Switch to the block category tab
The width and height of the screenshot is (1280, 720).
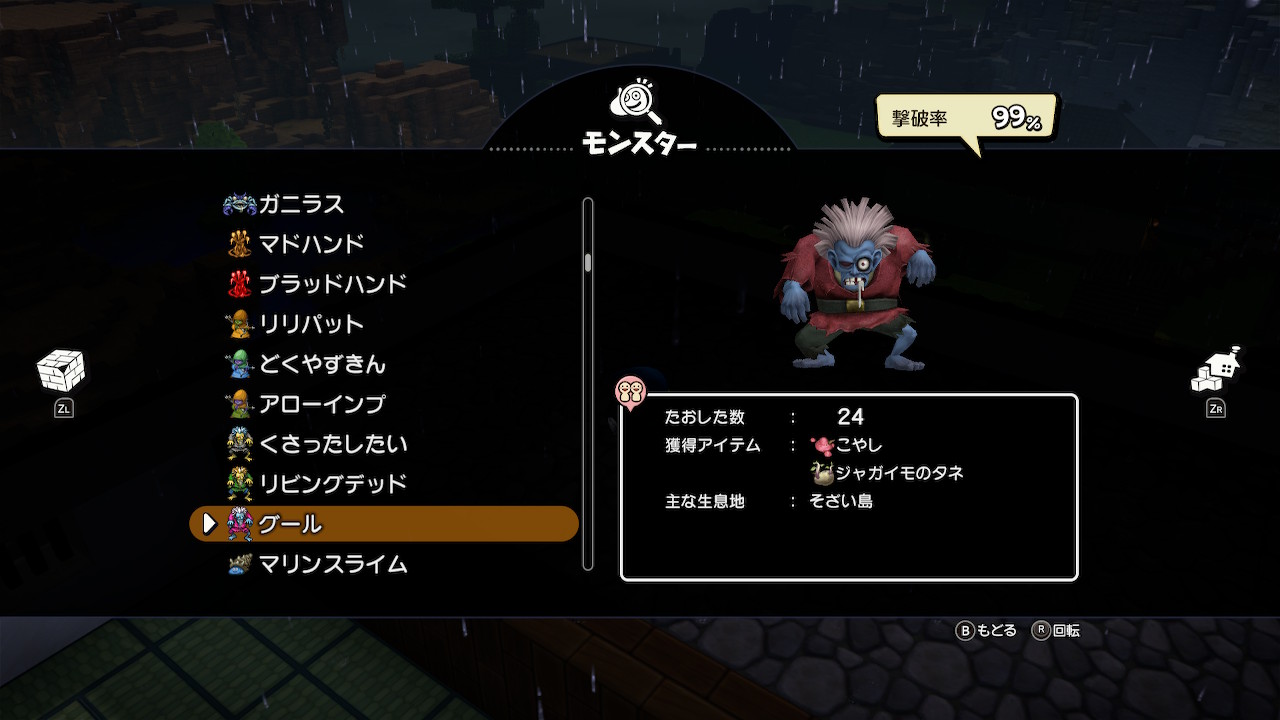pyautogui.click(x=61, y=372)
